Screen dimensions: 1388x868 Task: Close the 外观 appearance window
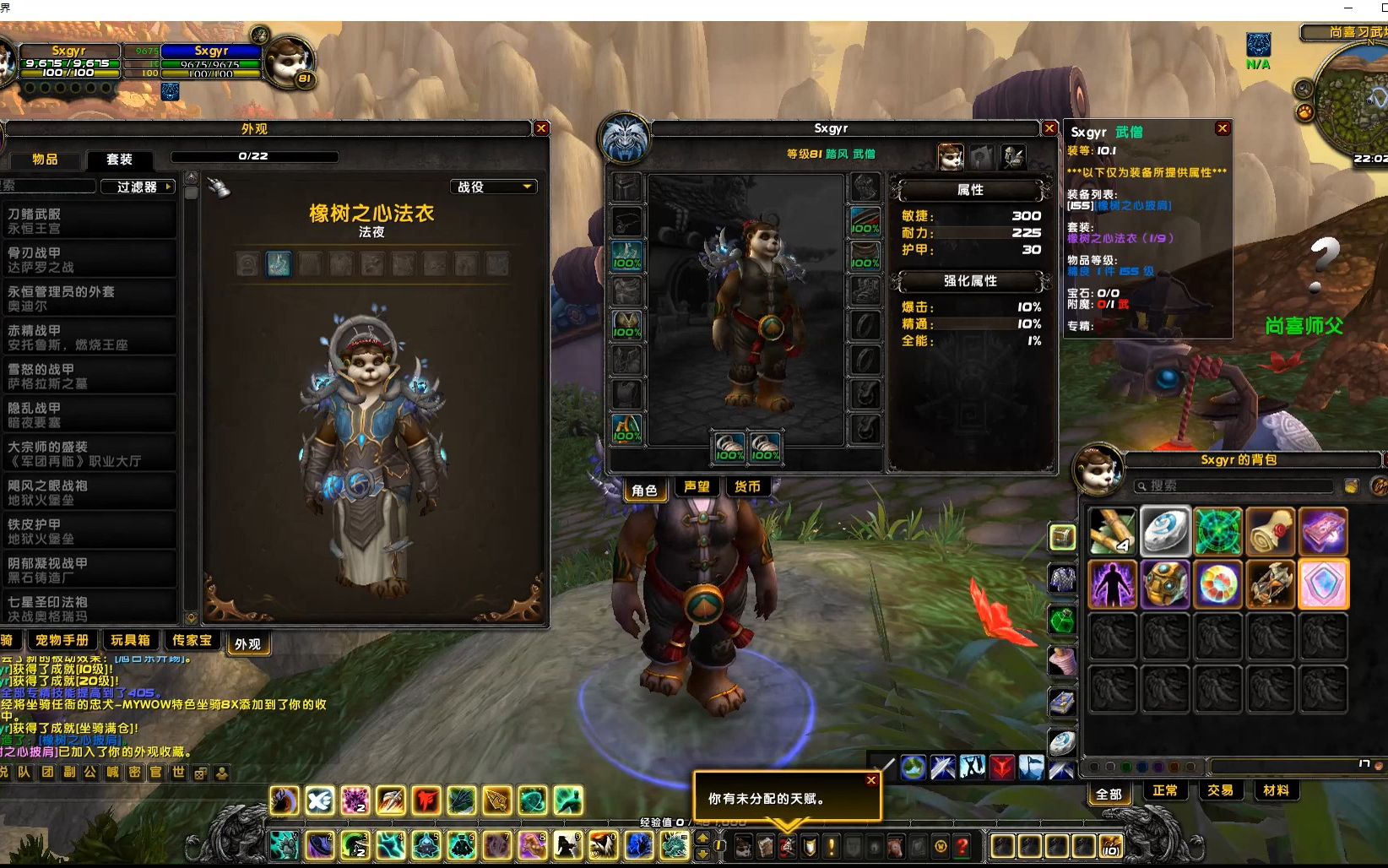(541, 128)
